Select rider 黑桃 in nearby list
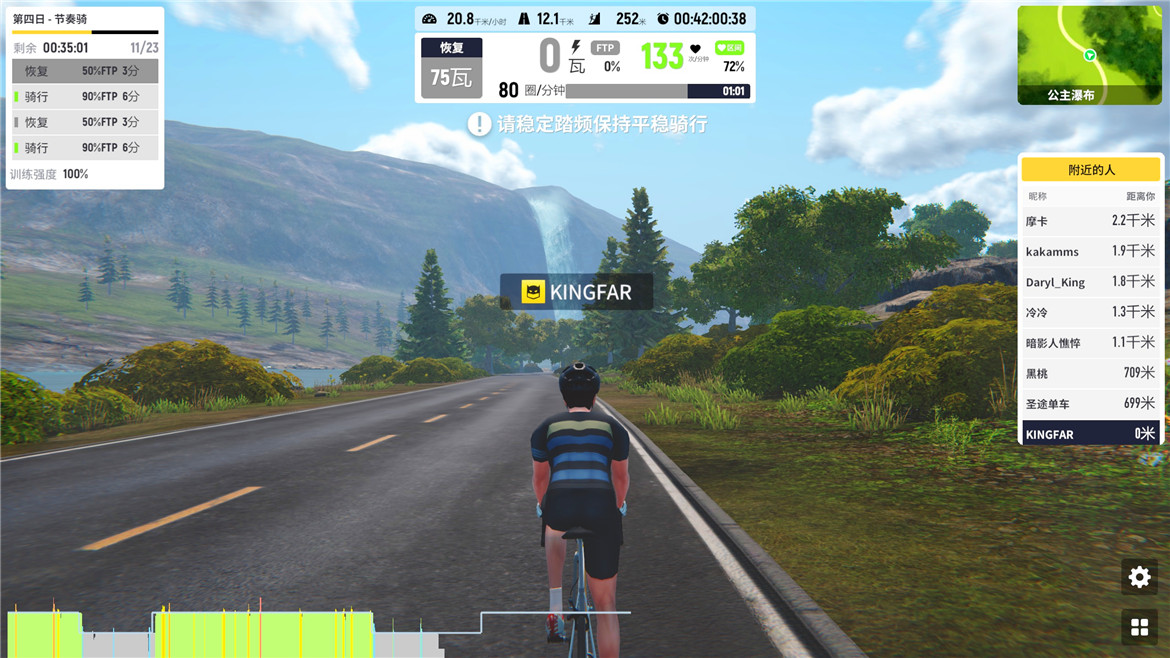 (x=1090, y=373)
